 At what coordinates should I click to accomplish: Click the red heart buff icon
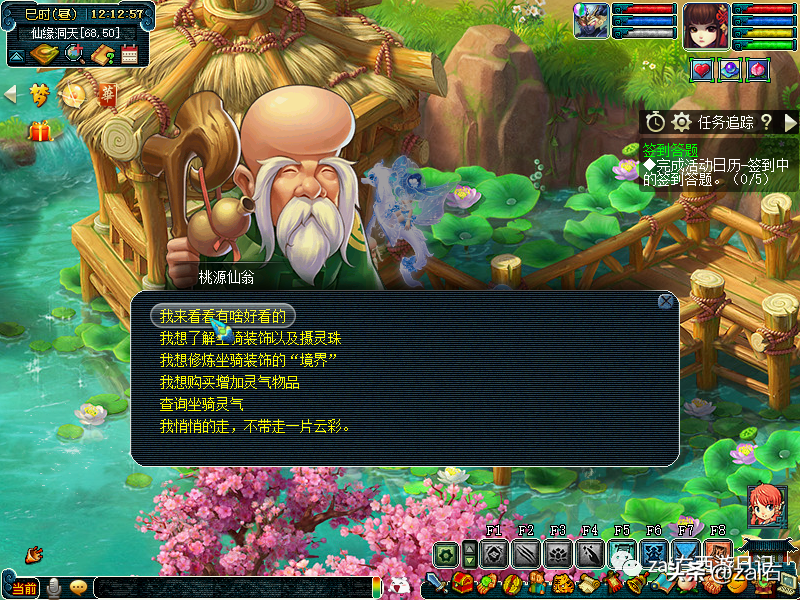point(703,69)
